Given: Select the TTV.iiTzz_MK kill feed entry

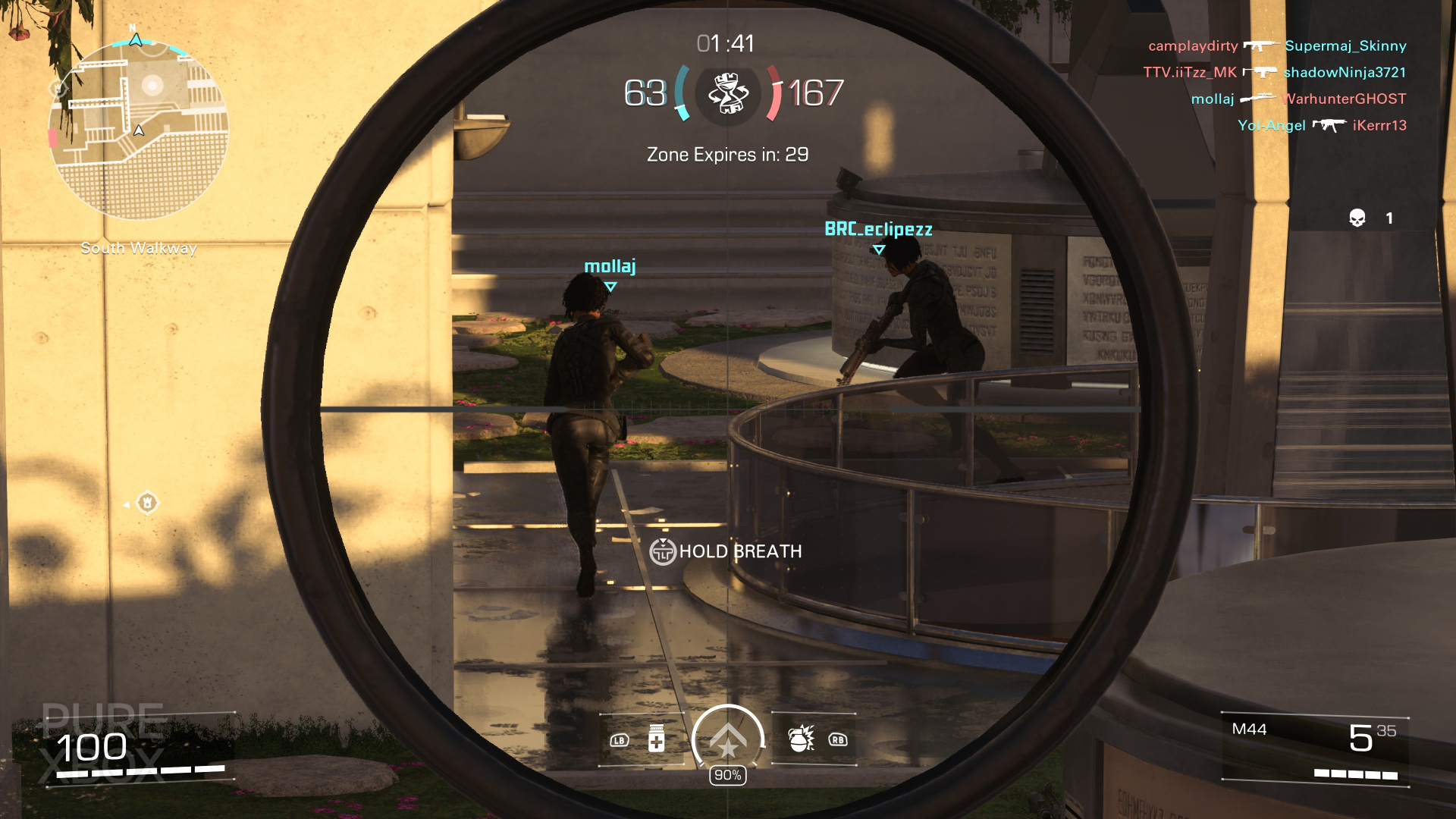Looking at the screenshot, I should click(x=1274, y=73).
